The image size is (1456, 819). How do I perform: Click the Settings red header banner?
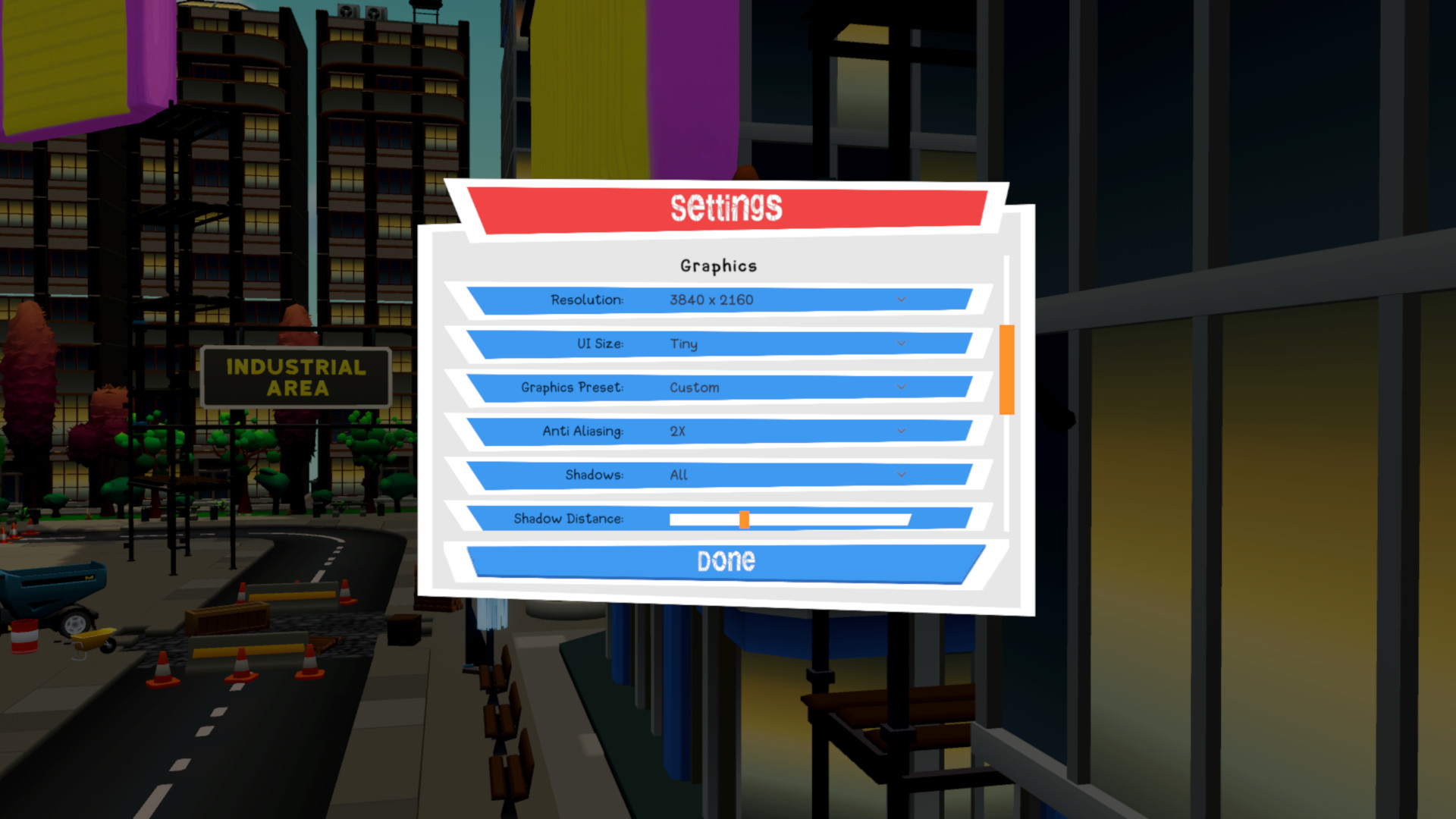(x=726, y=207)
